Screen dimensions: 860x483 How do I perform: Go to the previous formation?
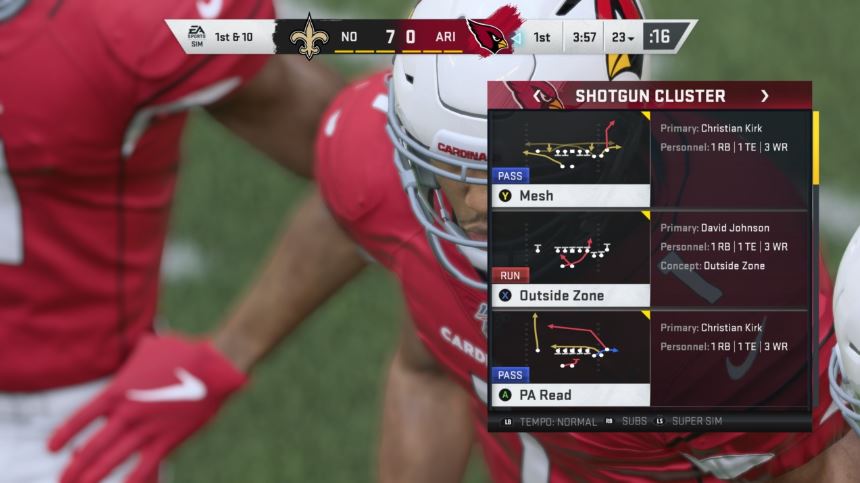538,96
